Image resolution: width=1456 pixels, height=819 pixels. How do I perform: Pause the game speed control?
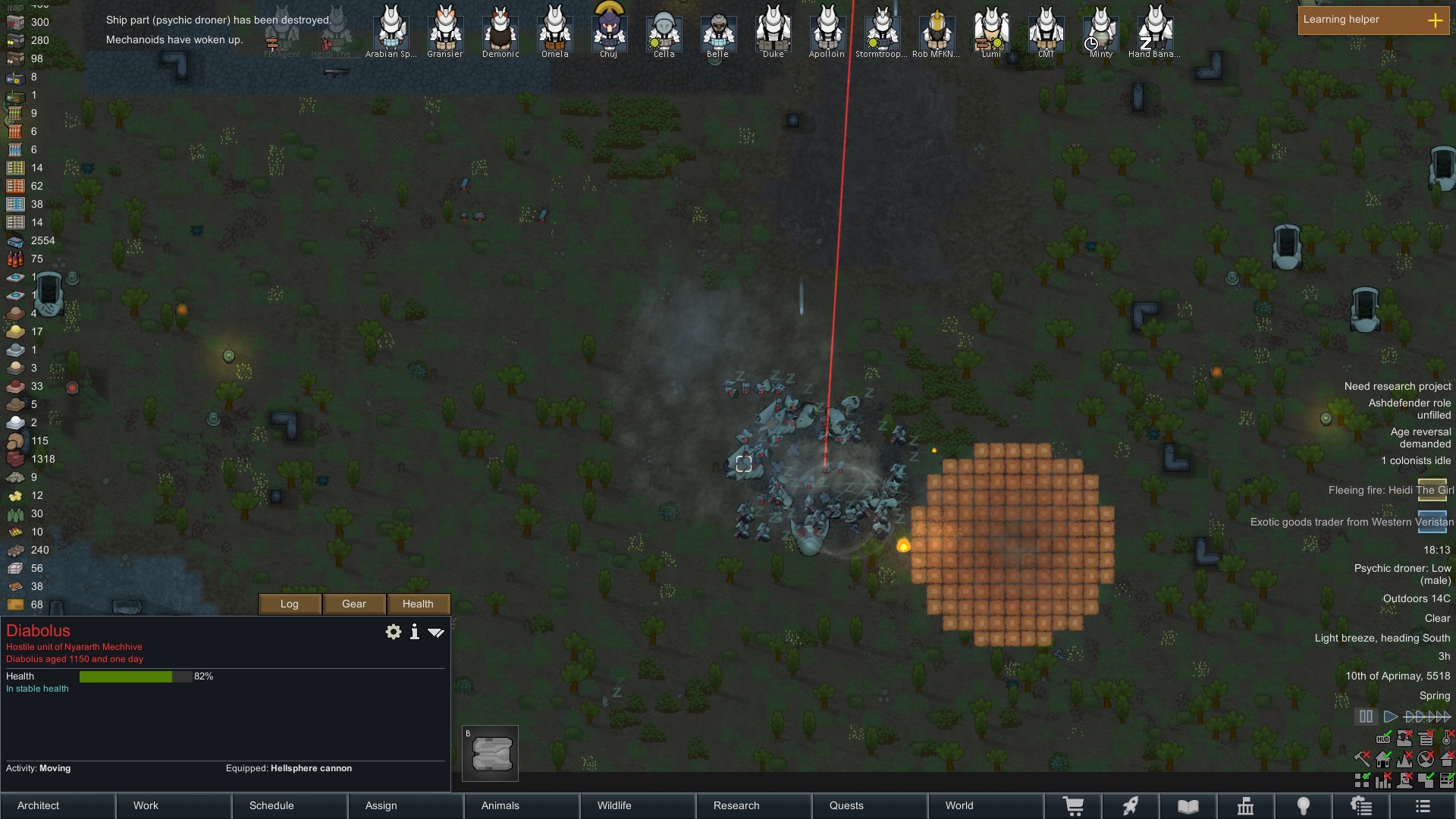pyautogui.click(x=1366, y=717)
